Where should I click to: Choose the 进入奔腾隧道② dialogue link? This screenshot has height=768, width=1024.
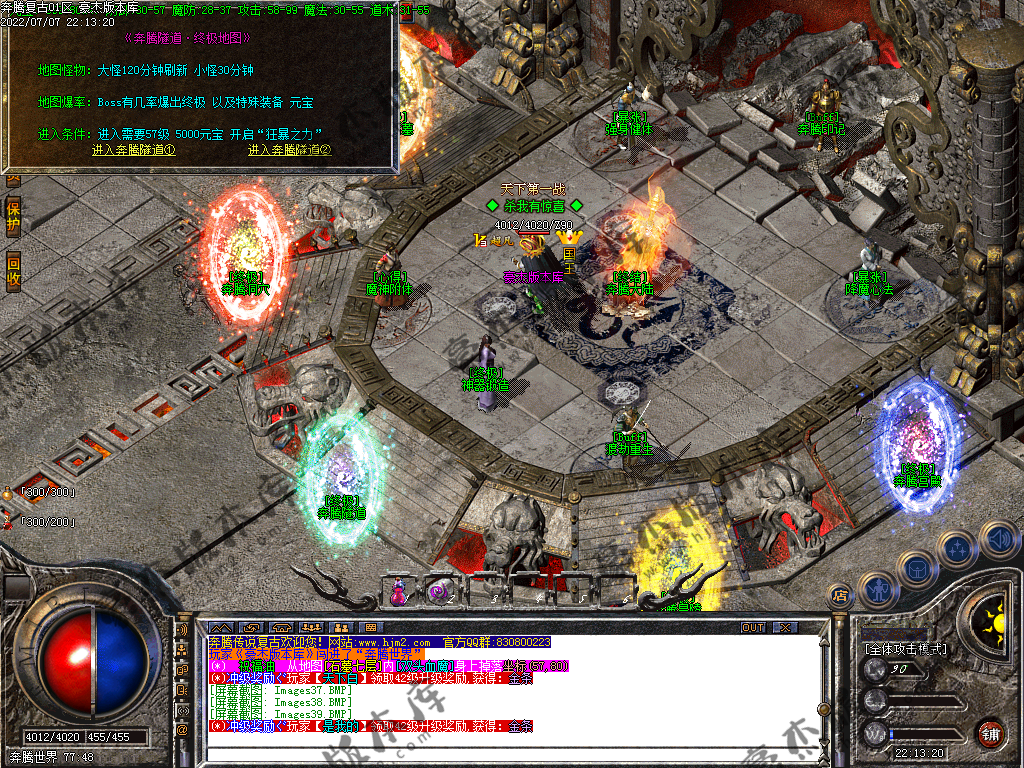(x=289, y=150)
